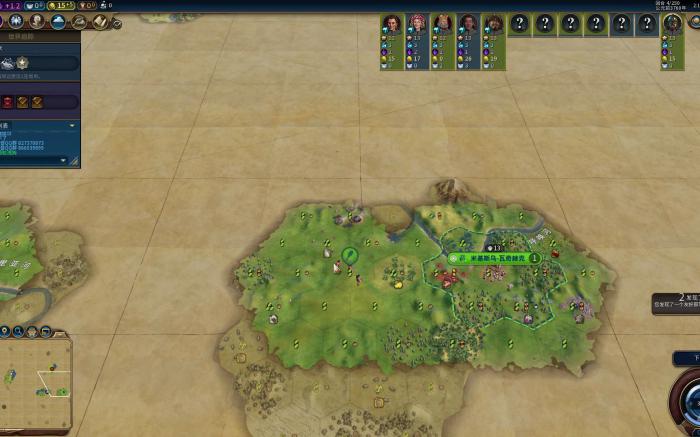700x437 pixels.
Task: Open the Great People scroll icon
Action: click(x=101, y=20)
